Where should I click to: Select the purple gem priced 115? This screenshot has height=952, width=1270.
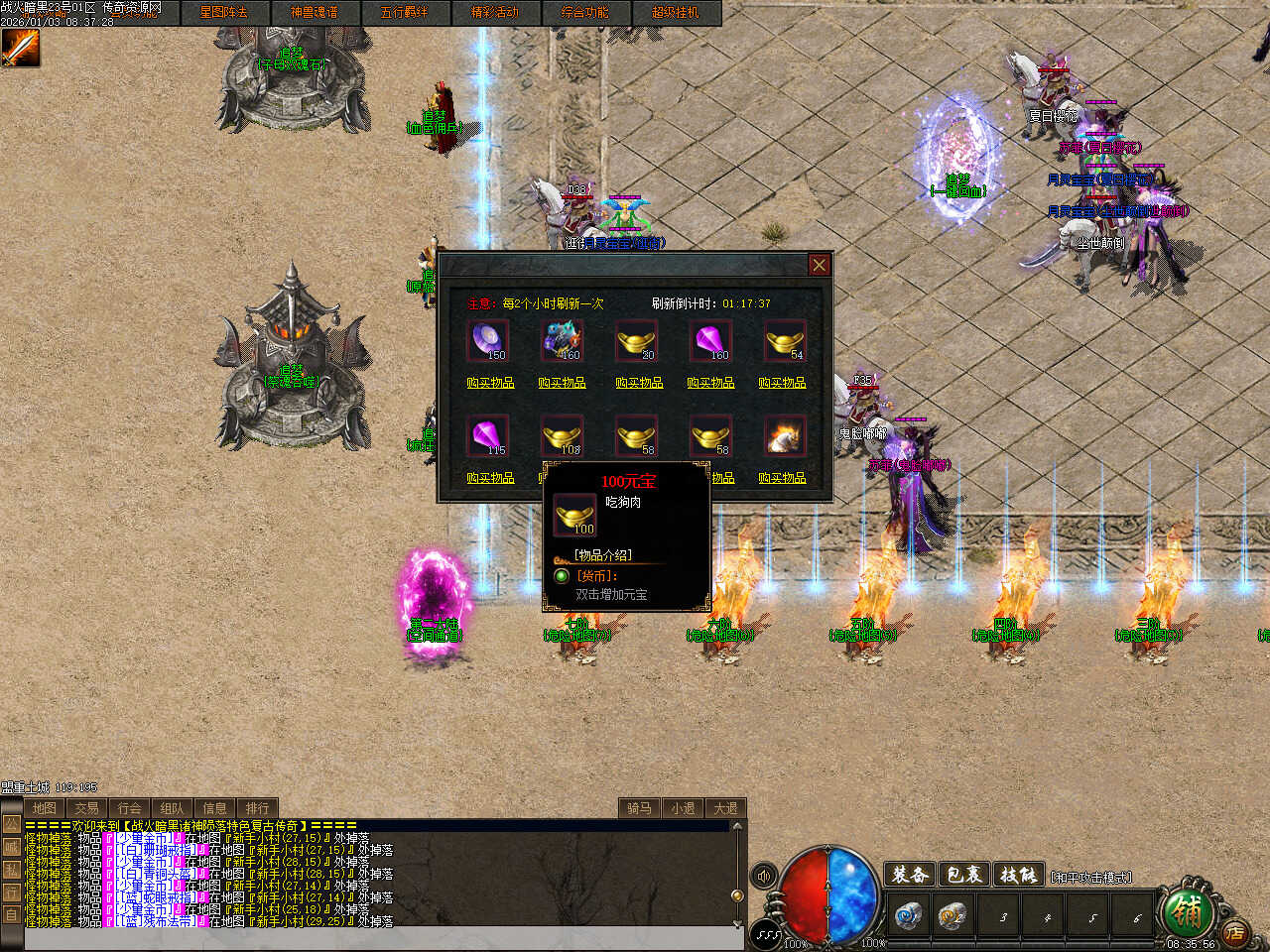click(x=487, y=436)
